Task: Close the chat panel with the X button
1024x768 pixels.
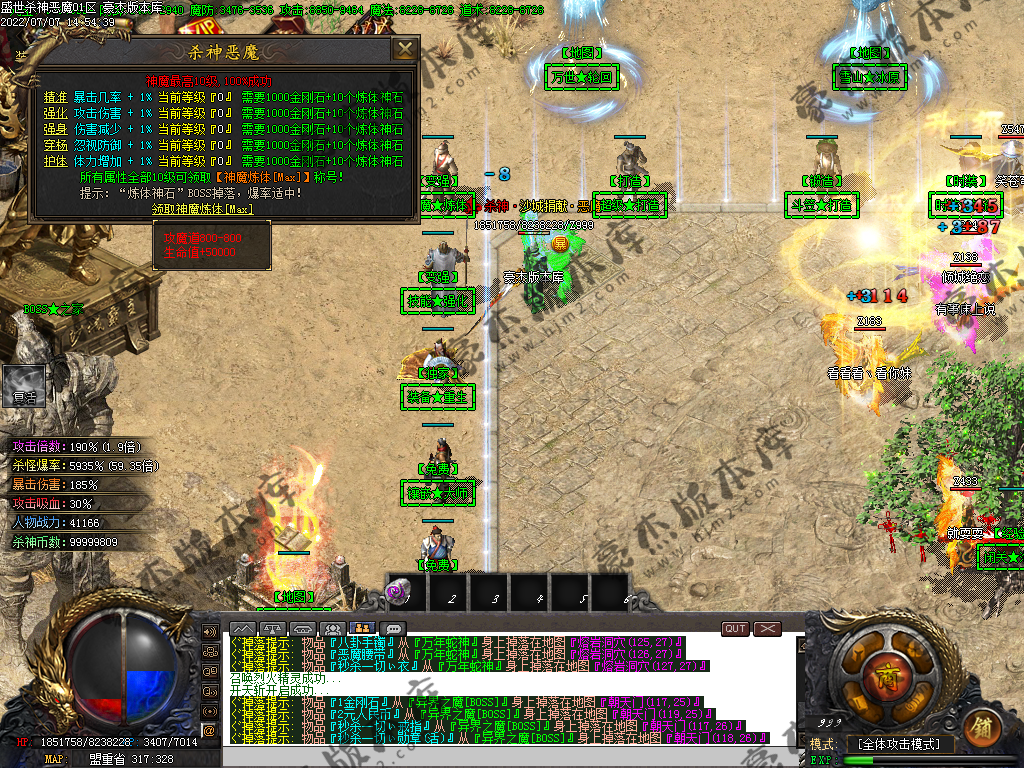Action: (x=767, y=628)
